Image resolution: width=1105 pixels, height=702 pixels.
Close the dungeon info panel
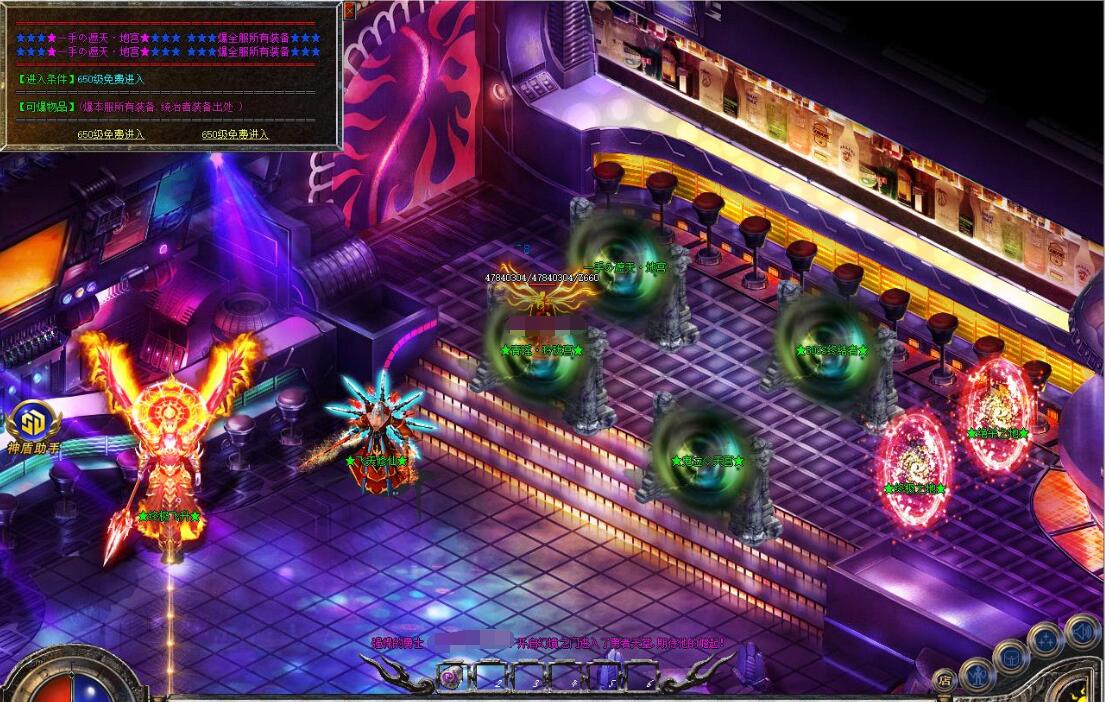tap(349, 10)
